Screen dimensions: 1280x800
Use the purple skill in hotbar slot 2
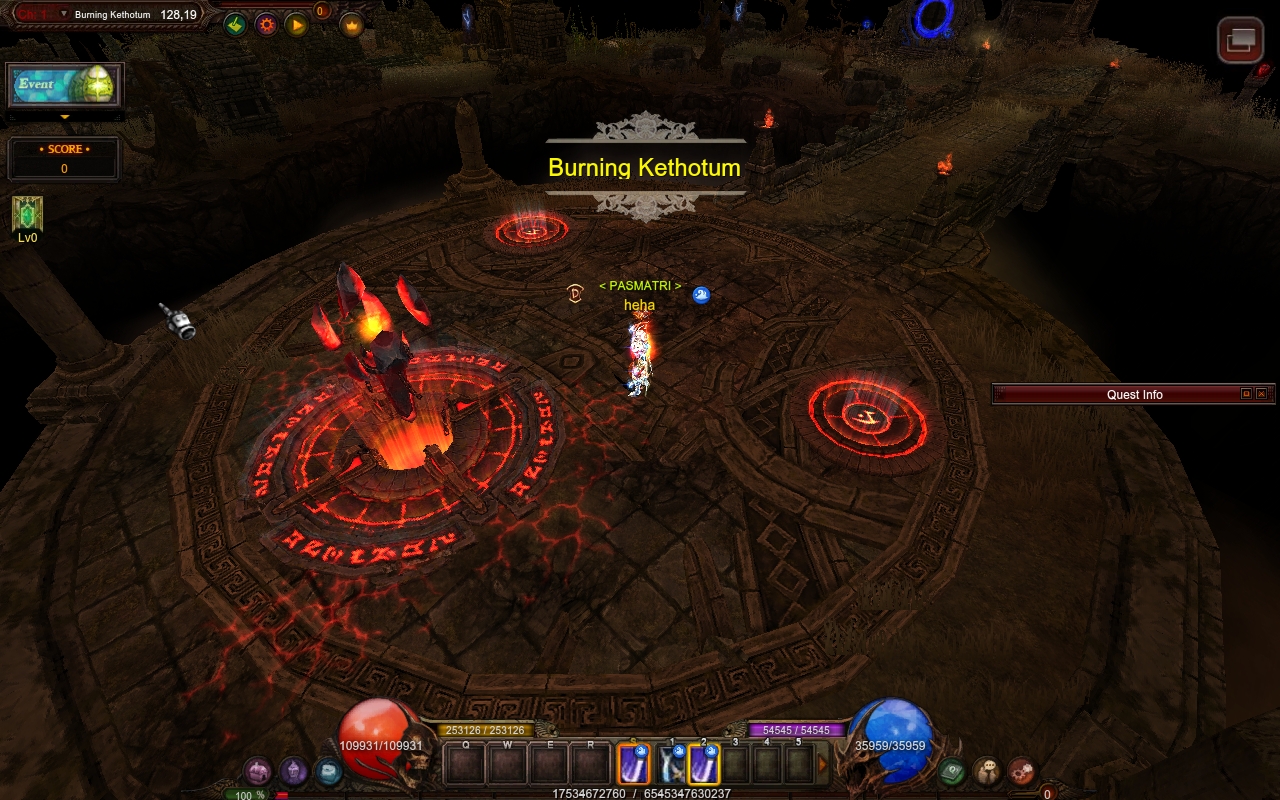point(704,765)
